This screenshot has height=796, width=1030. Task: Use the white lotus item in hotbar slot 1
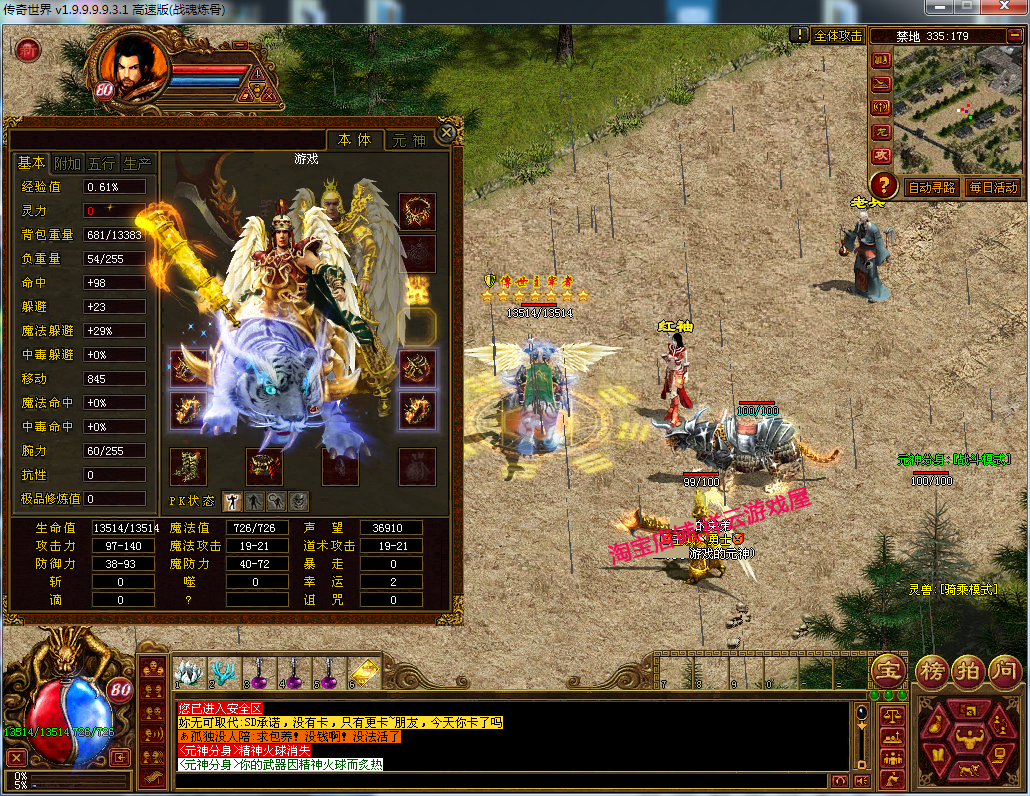tap(189, 672)
